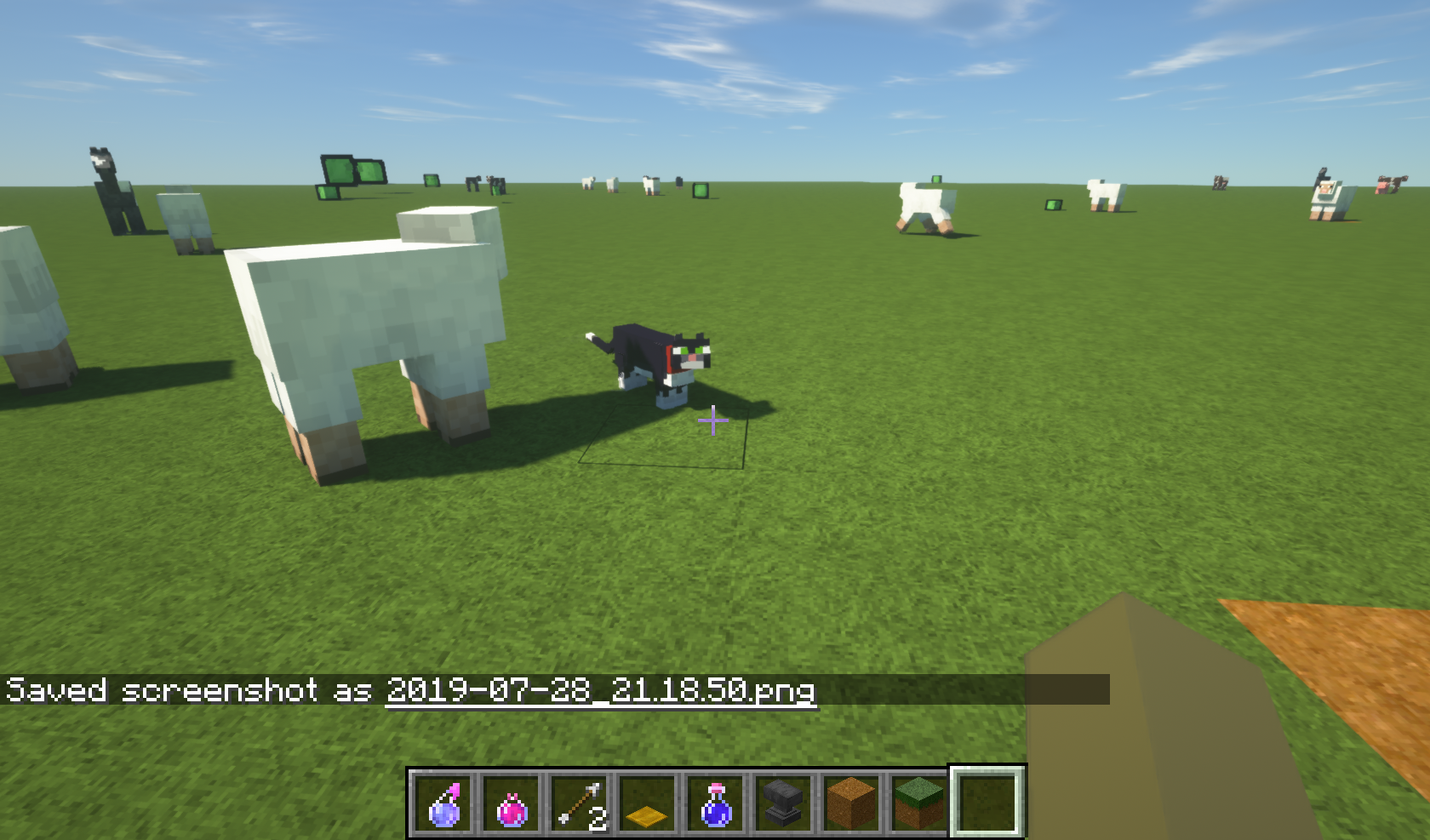Choose the blue potion in the hotbar
This screenshot has height=840, width=1430.
[x=715, y=803]
